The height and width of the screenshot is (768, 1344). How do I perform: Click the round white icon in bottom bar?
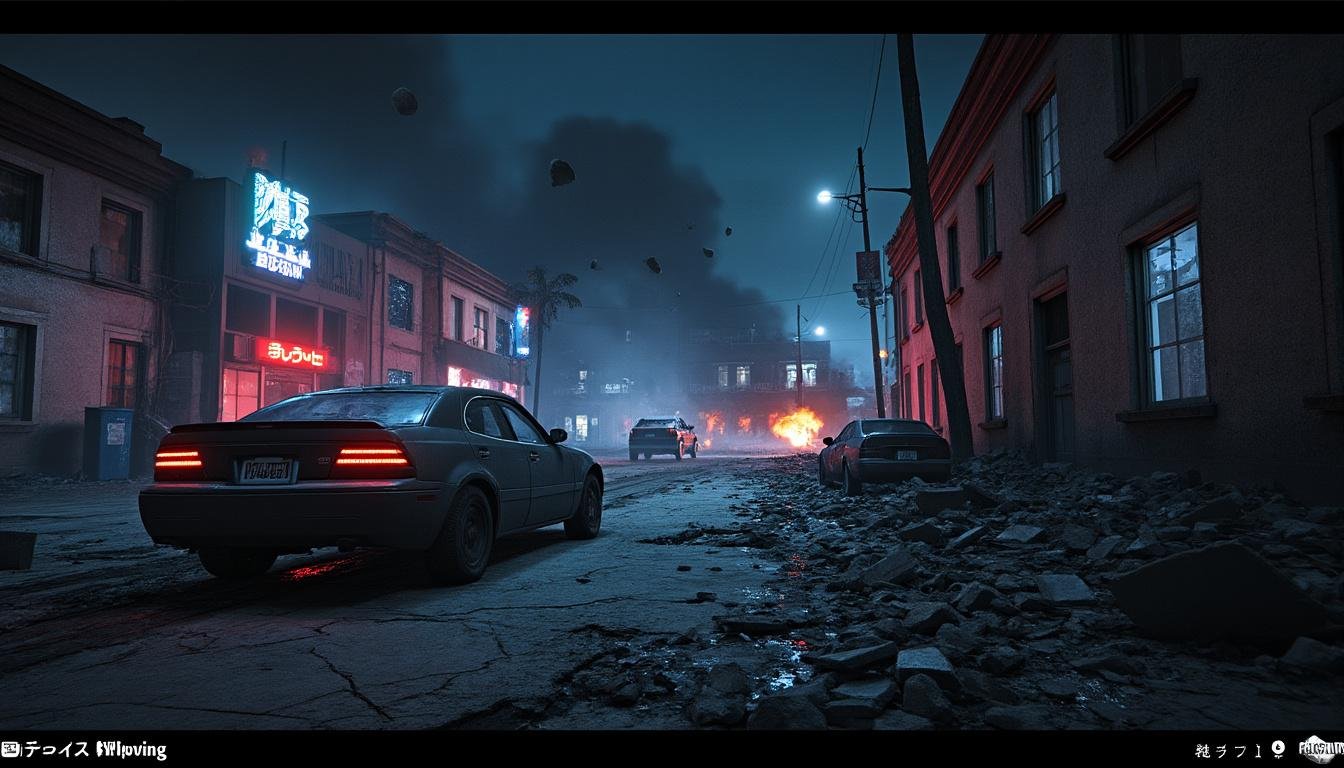[1278, 749]
